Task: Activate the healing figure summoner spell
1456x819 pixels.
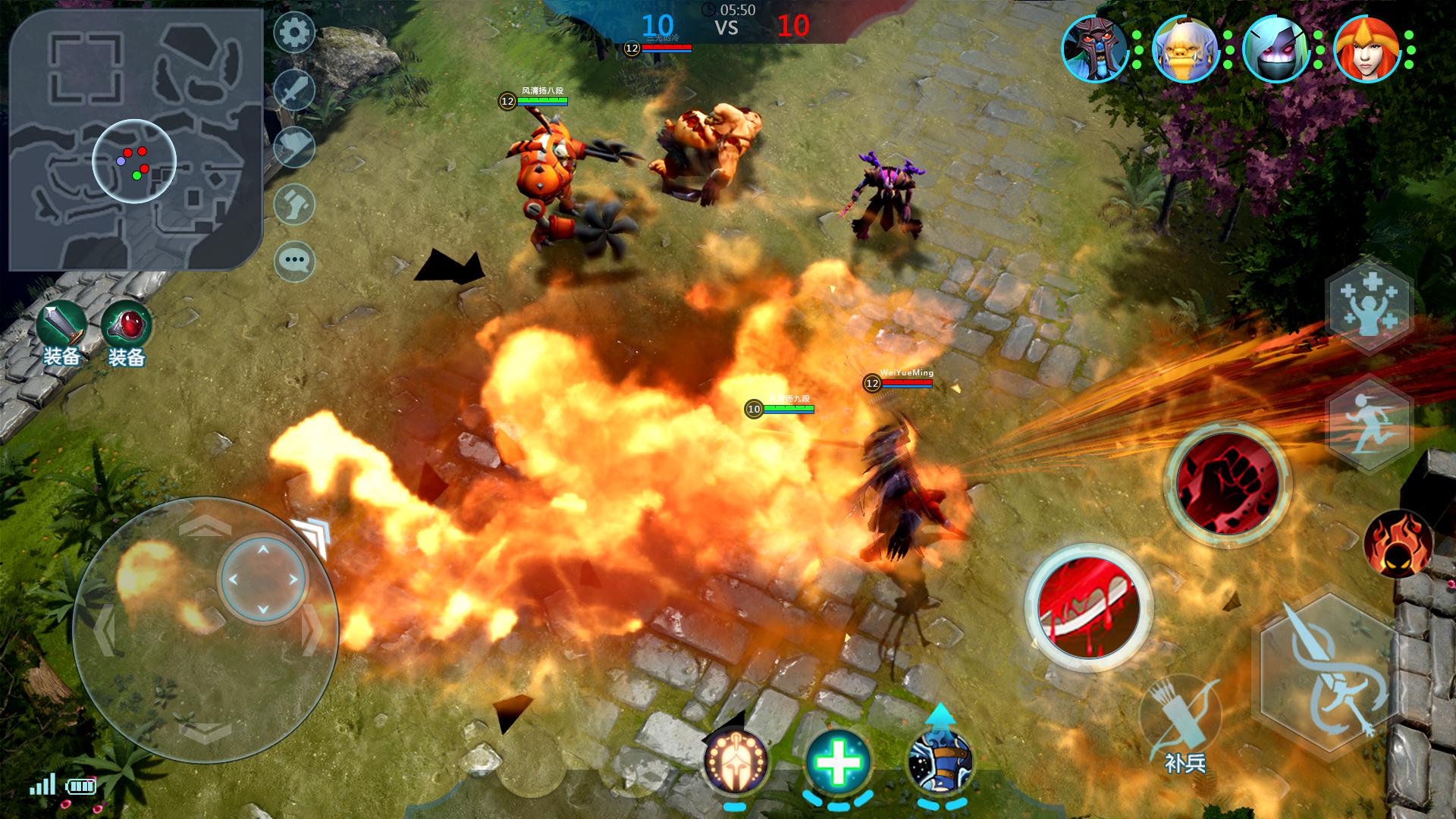Action: [1368, 306]
